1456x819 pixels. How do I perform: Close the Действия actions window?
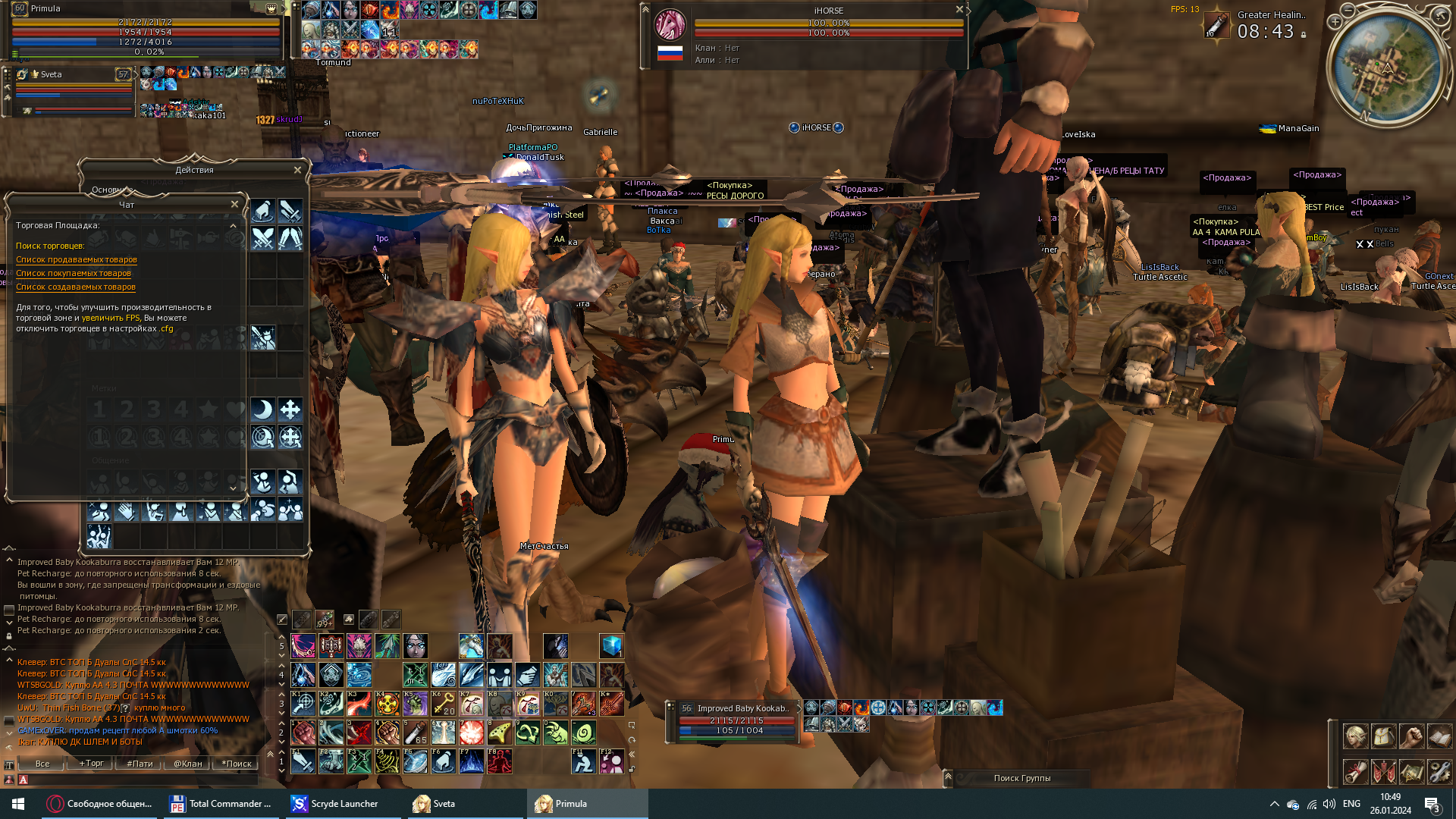pos(297,170)
